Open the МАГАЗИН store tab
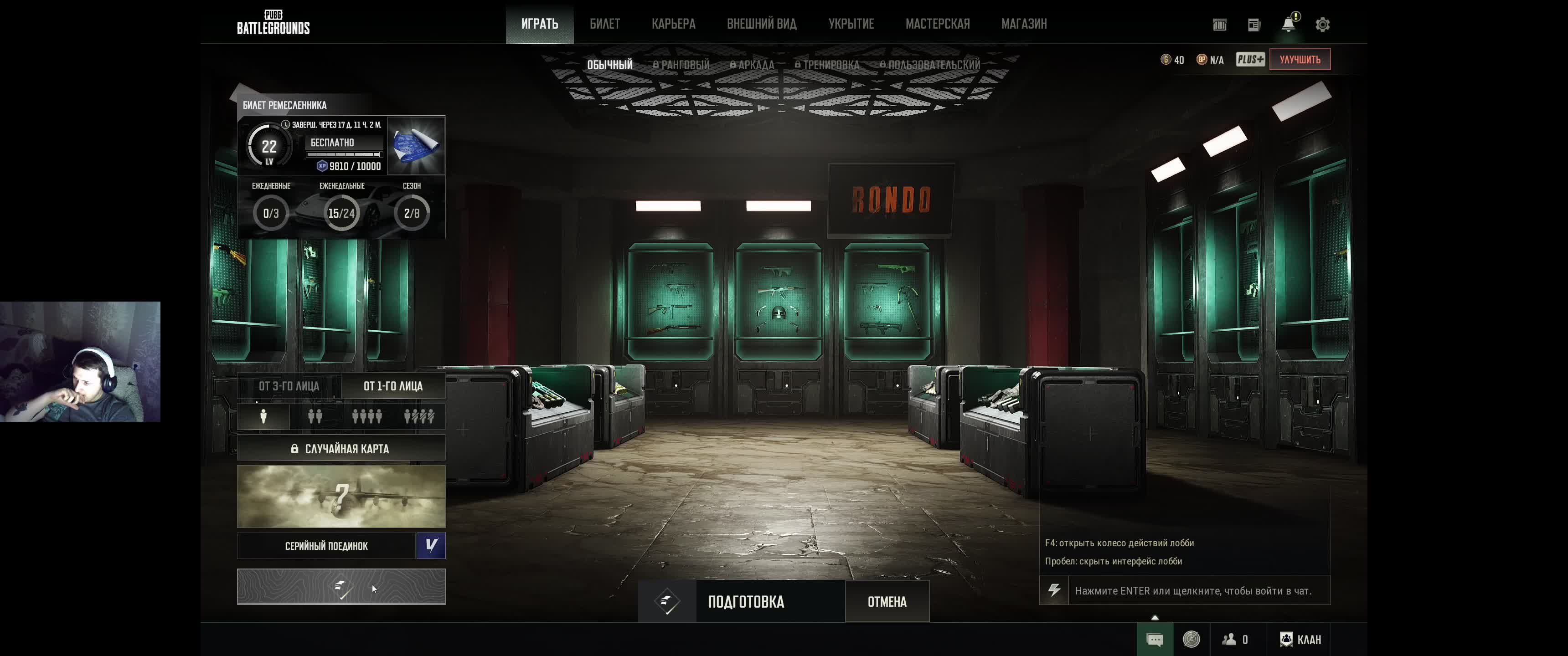 tap(1024, 24)
